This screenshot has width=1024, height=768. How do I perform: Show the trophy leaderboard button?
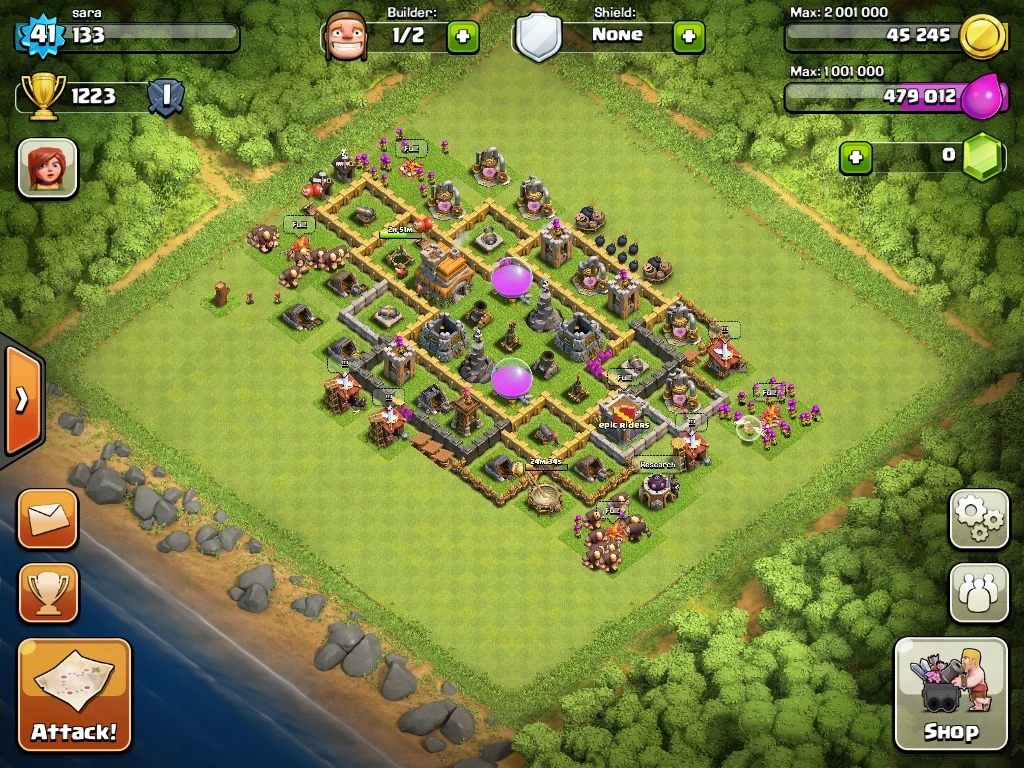(x=47, y=593)
